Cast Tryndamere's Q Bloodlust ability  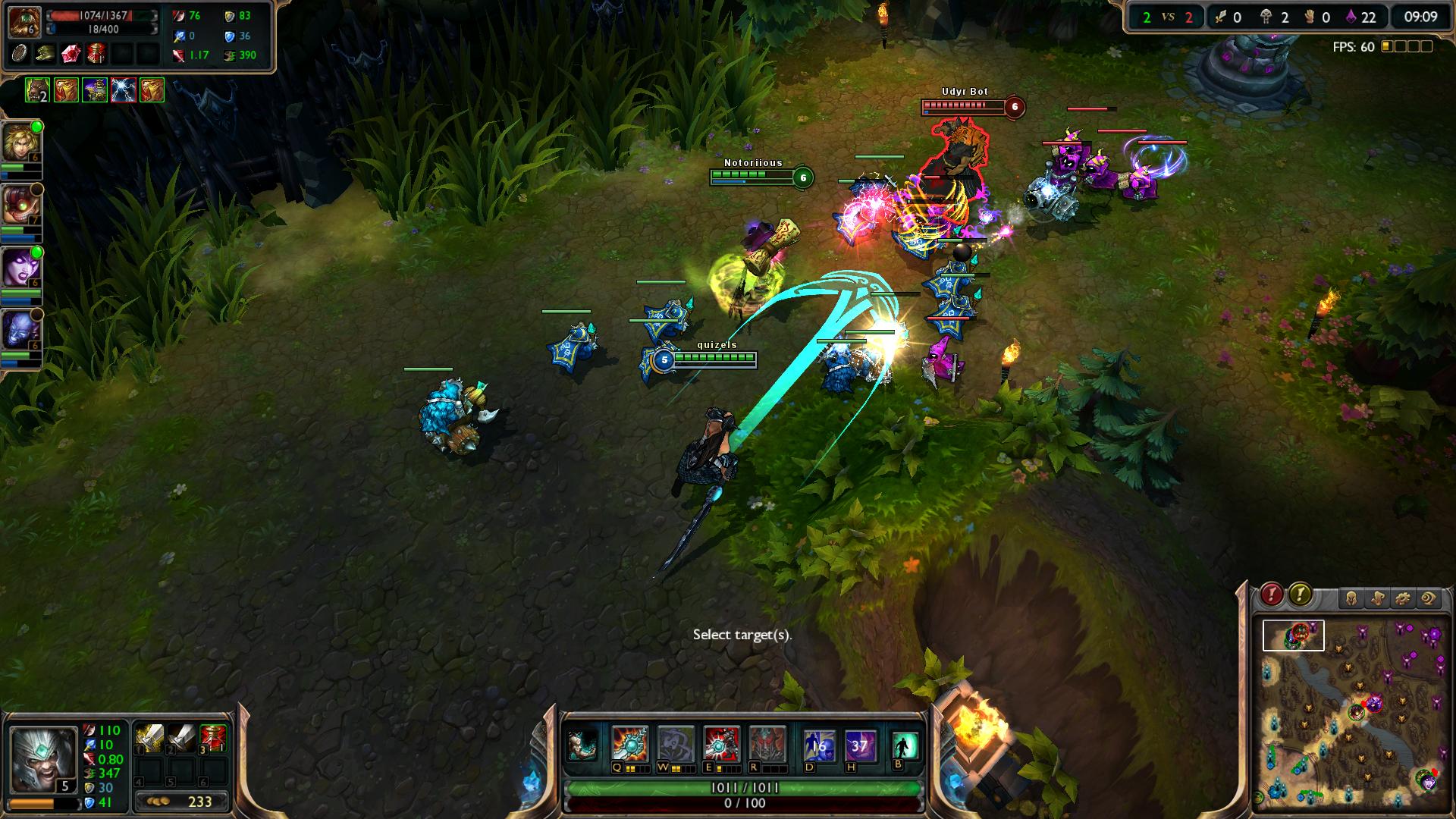pos(630,744)
